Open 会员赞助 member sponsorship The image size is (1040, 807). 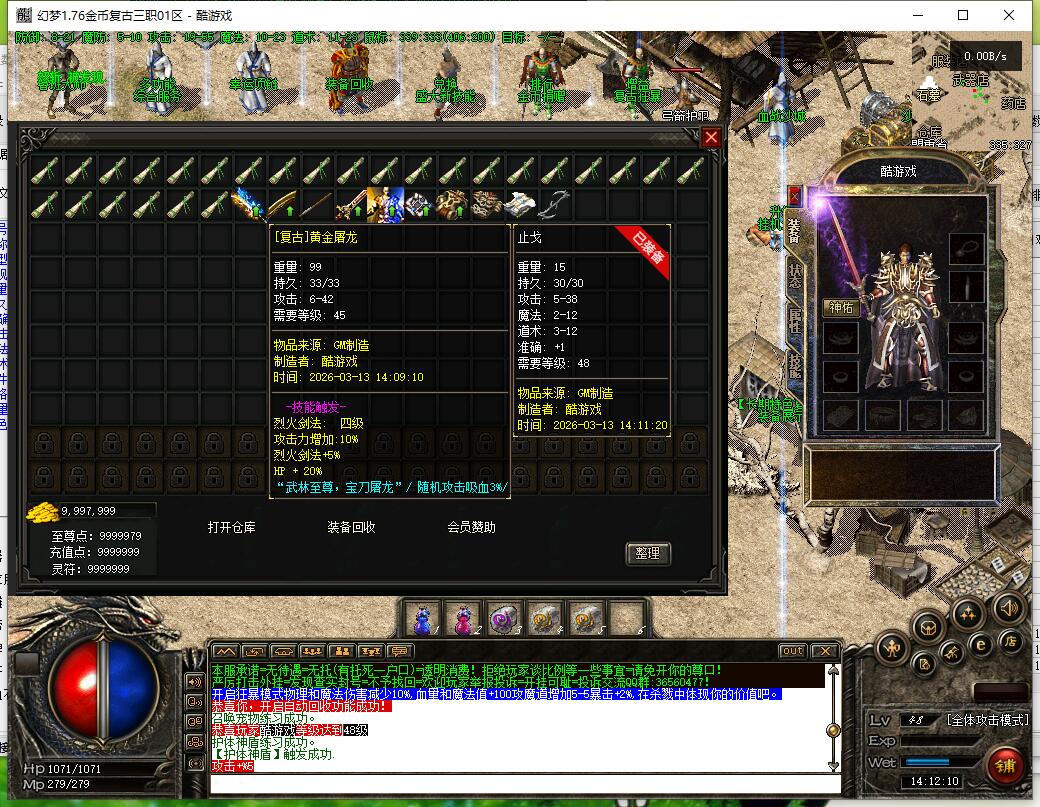coord(471,527)
